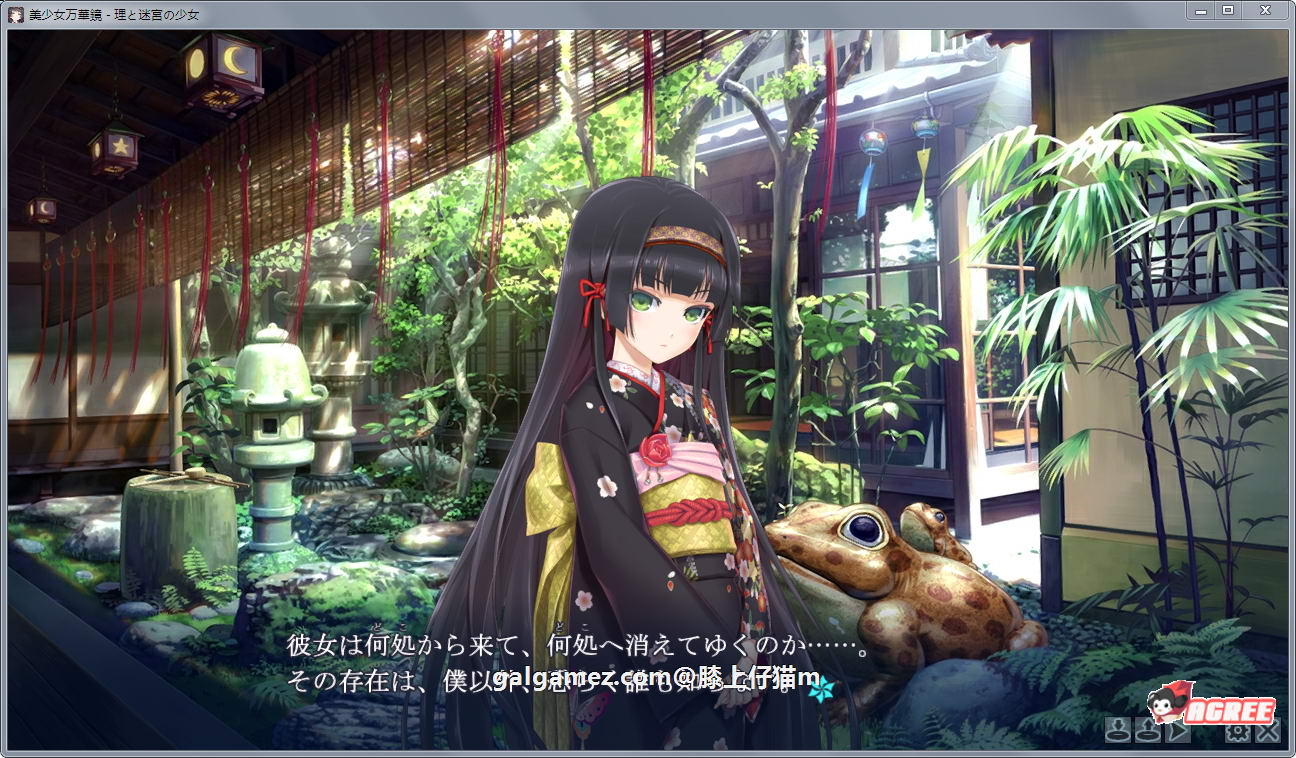The image size is (1296, 758).
Task: Minimize the game window
Action: click(1199, 13)
